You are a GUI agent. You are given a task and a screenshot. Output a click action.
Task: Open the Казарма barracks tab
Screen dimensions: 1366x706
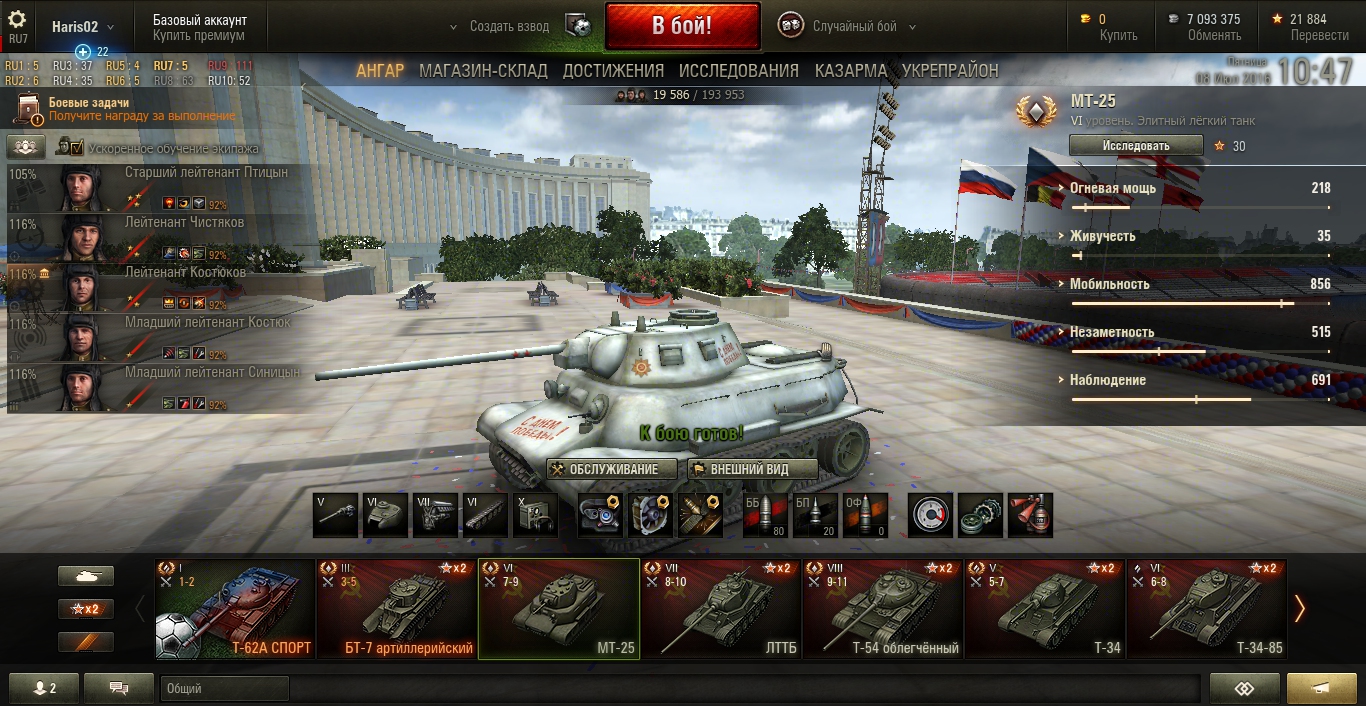[x=850, y=71]
